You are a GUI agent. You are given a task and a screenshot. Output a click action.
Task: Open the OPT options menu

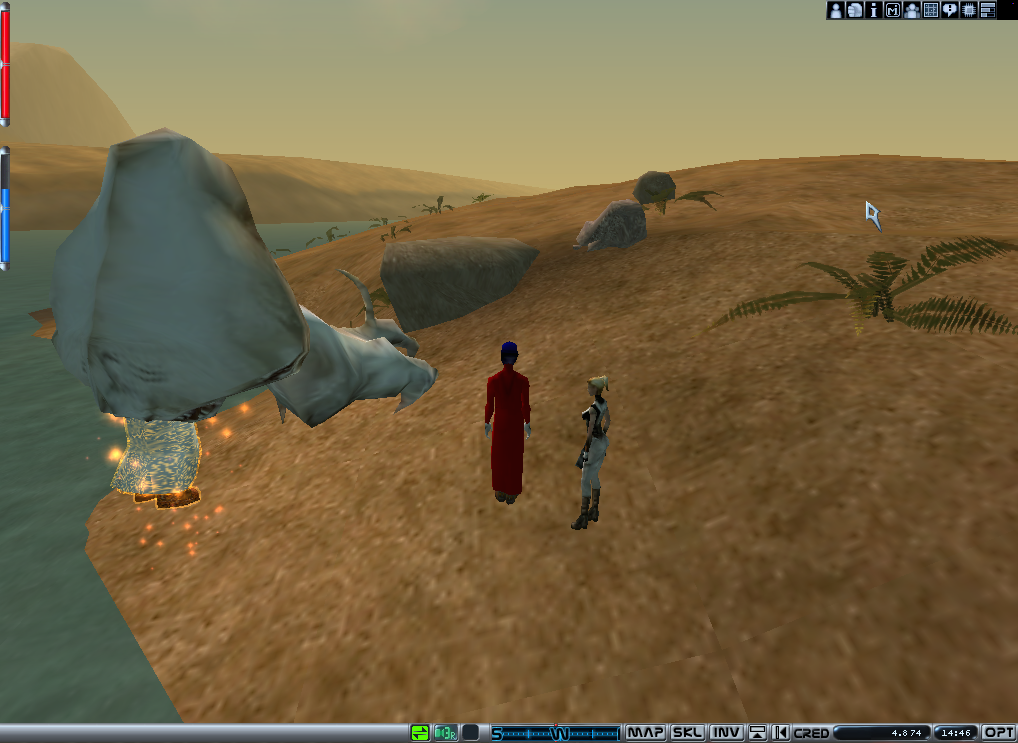pos(999,733)
